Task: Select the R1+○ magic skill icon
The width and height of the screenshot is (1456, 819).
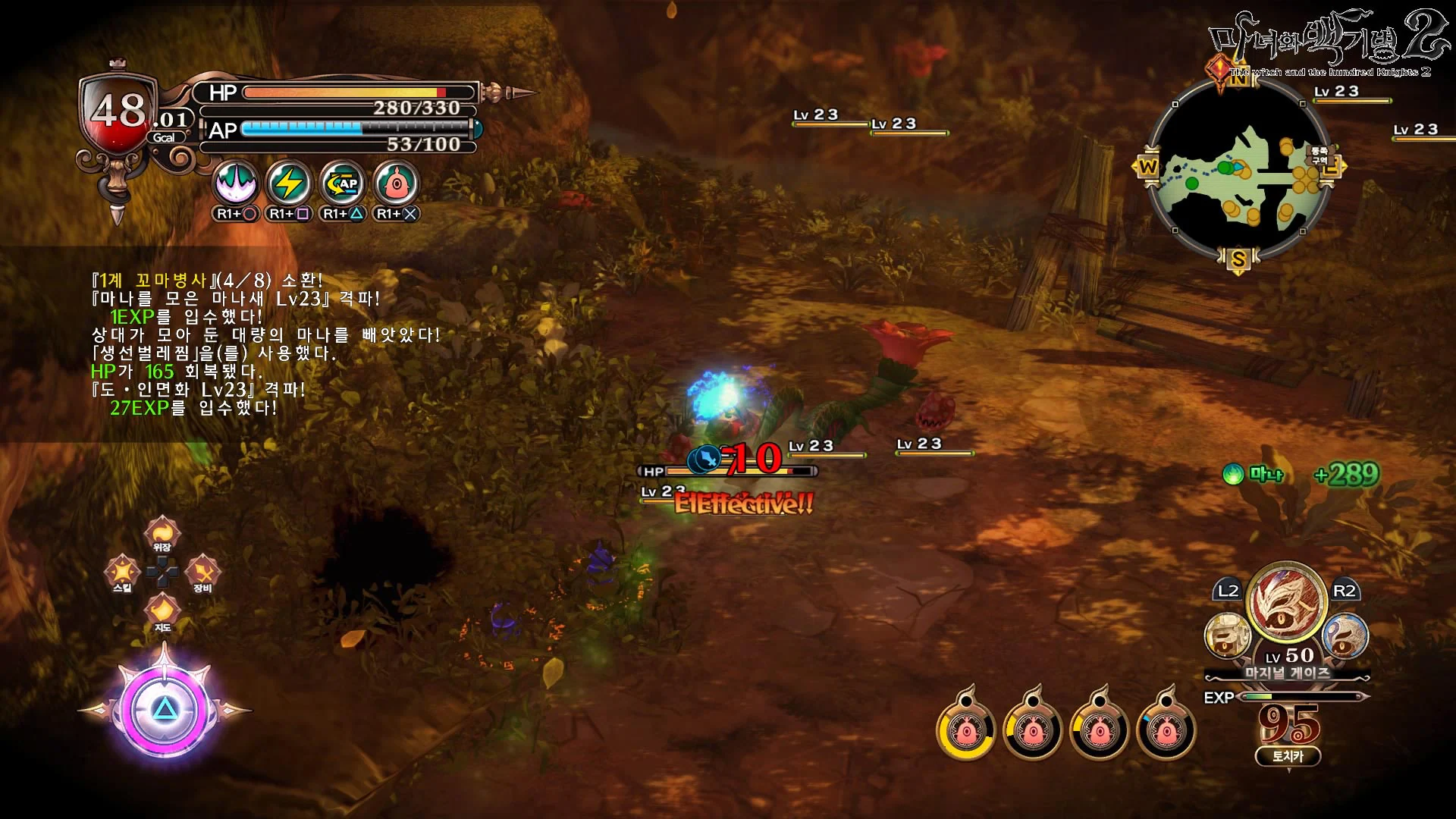Action: (237, 184)
